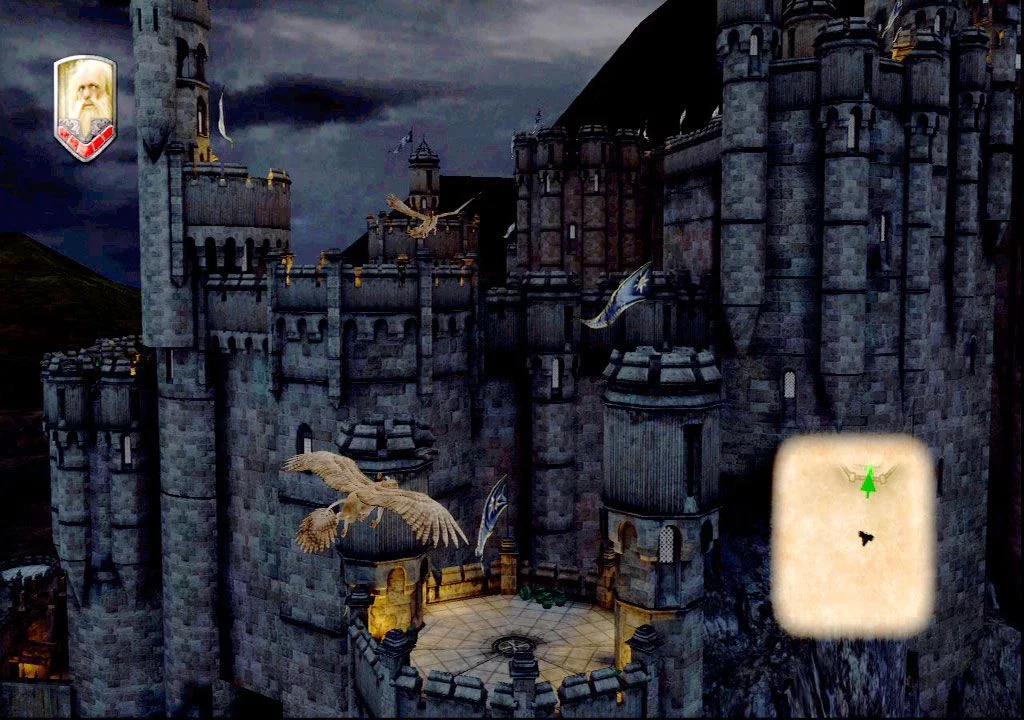1024x720 pixels.
Task: Select the green arrow marker on minimap
Action: [x=868, y=482]
